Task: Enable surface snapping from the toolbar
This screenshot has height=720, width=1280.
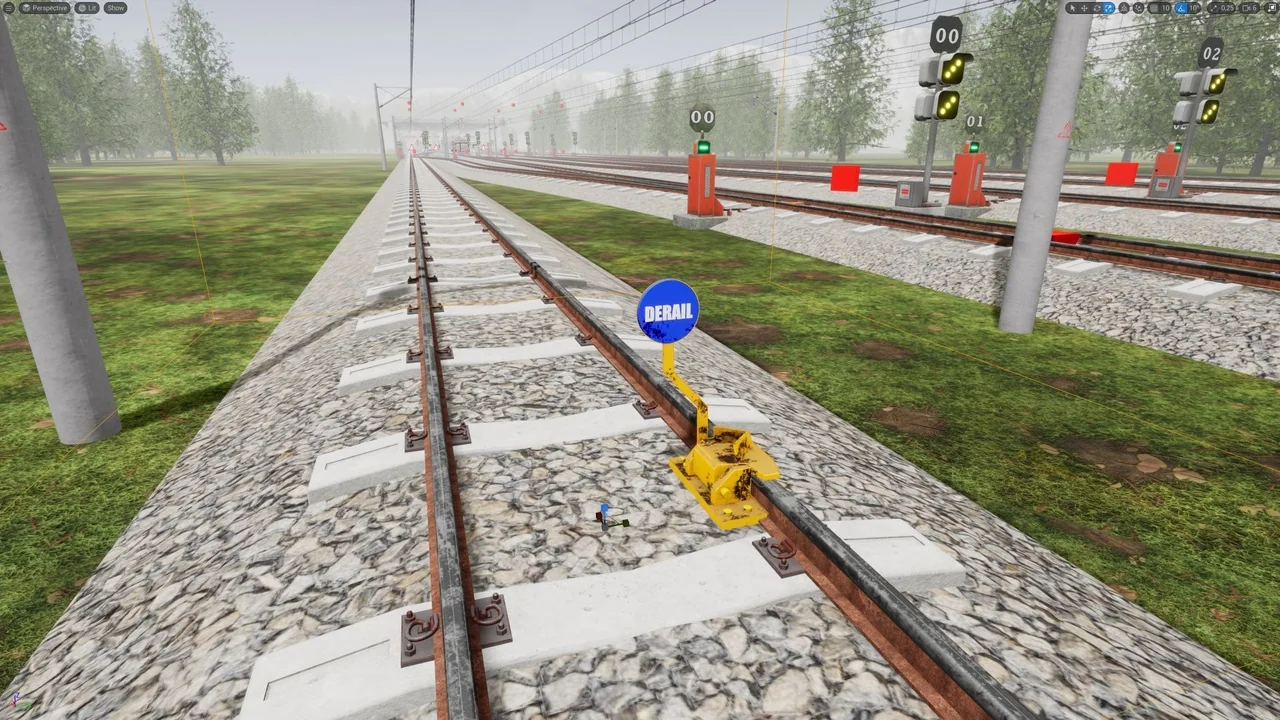Action: [x=1122, y=7]
